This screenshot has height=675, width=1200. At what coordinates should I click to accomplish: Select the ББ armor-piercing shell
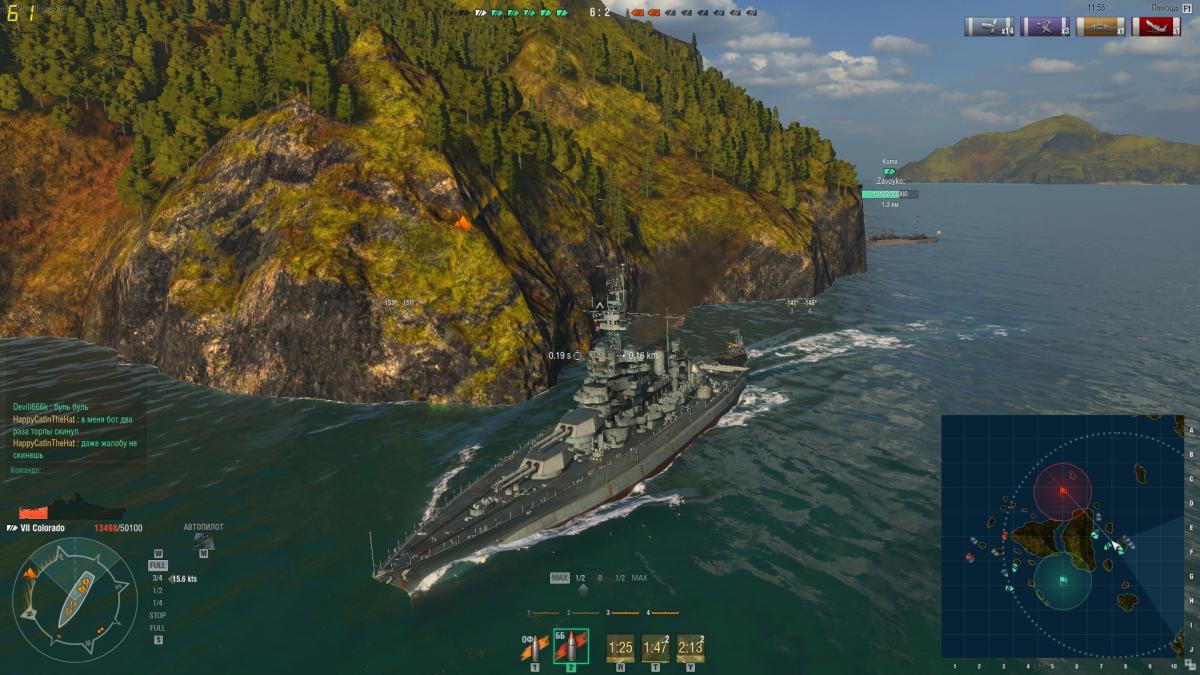point(571,648)
